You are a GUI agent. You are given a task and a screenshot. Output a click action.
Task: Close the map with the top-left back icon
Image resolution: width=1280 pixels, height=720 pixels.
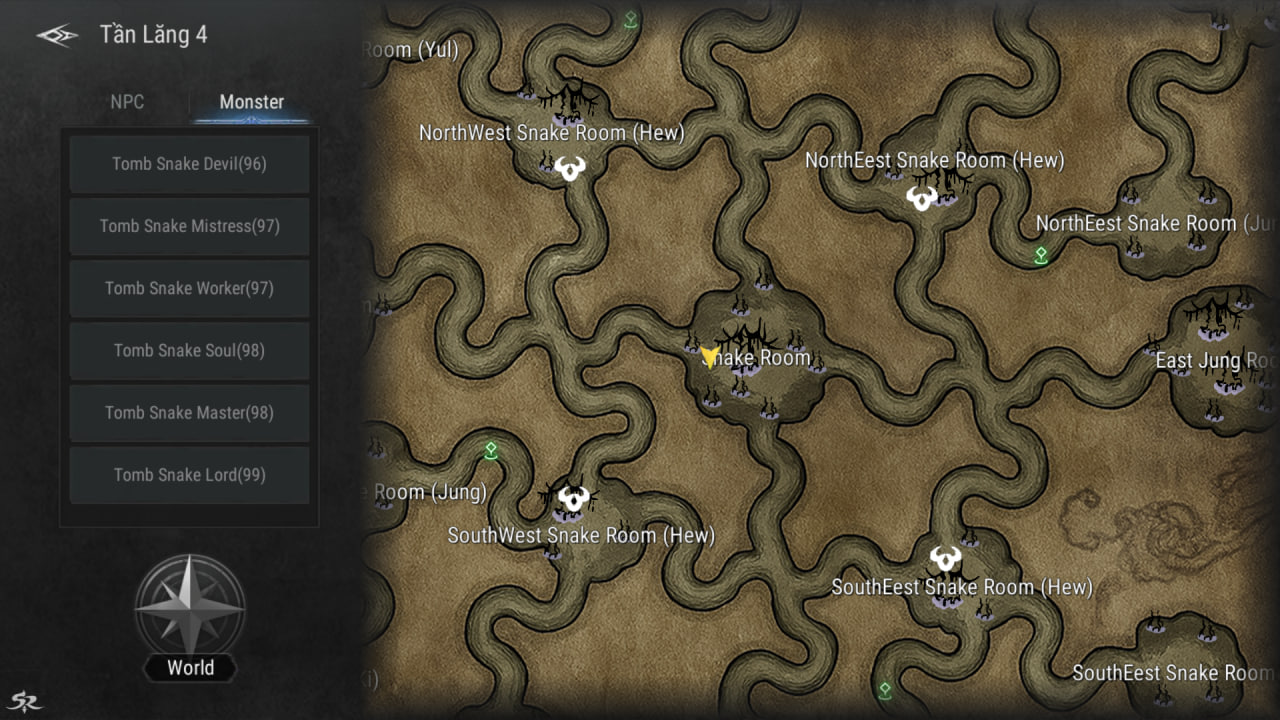click(57, 35)
